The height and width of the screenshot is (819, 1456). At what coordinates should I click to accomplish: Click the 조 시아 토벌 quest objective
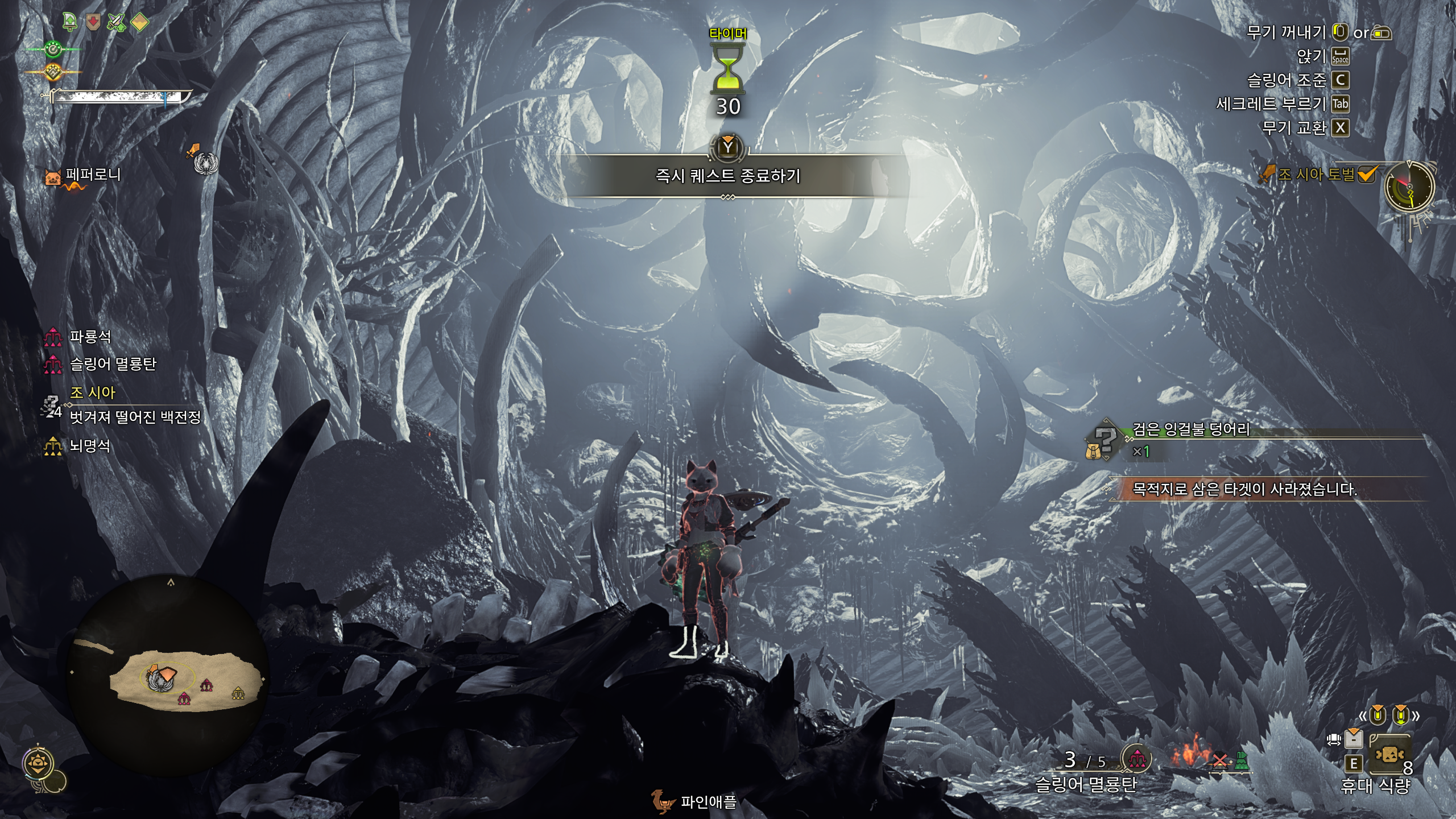tap(1317, 174)
